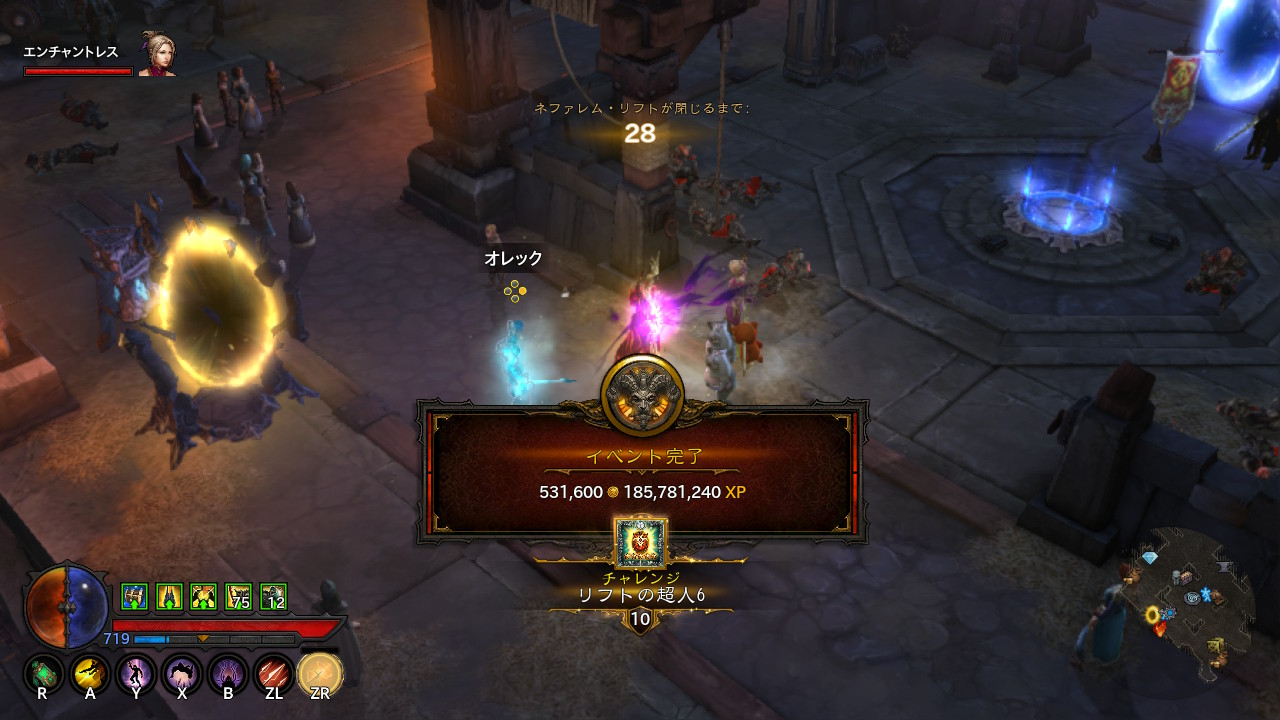Select the blue waypoint swirl on minimap
The width and height of the screenshot is (1280, 720).
click(1193, 597)
